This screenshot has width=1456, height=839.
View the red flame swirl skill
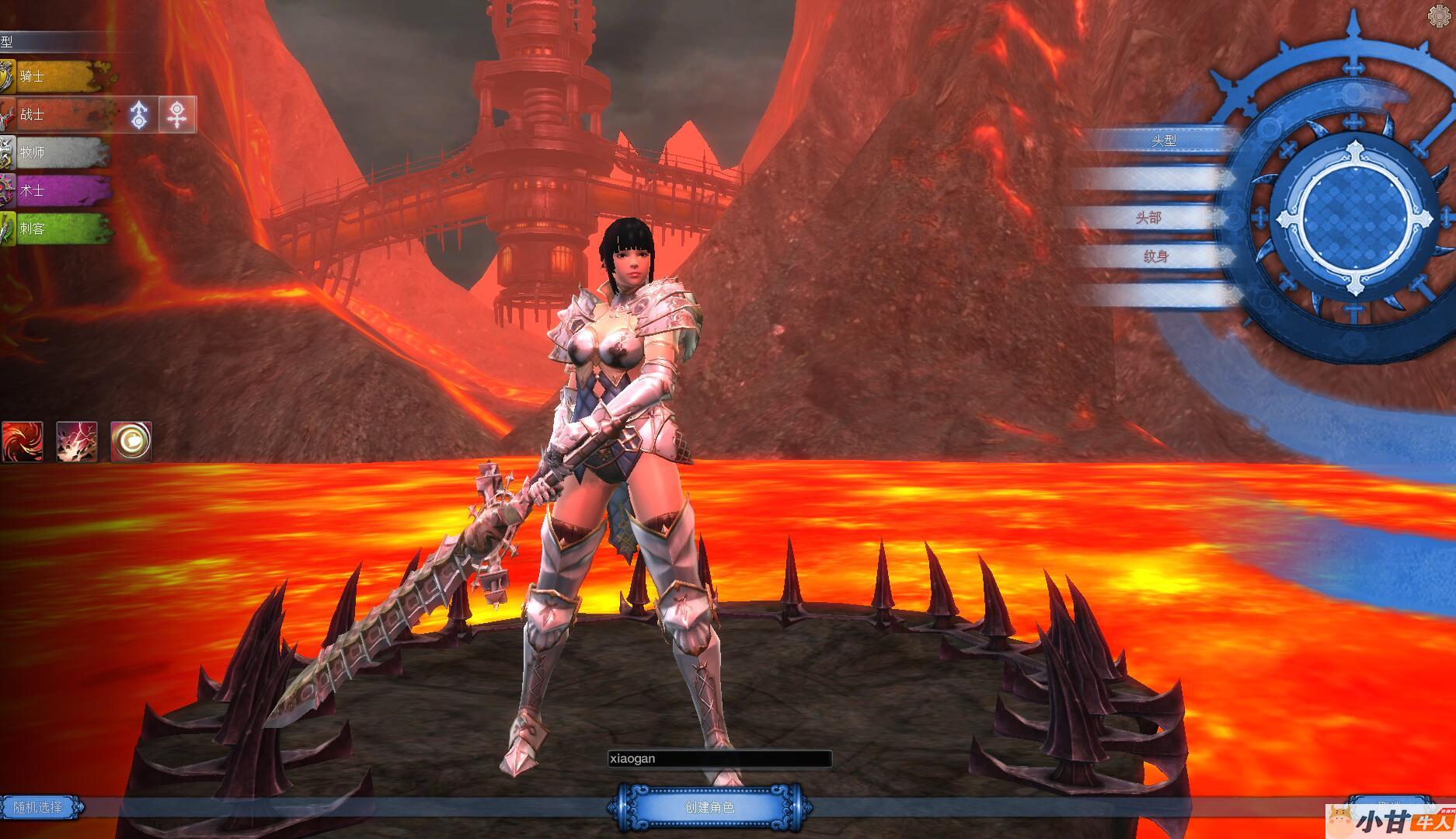(x=22, y=442)
